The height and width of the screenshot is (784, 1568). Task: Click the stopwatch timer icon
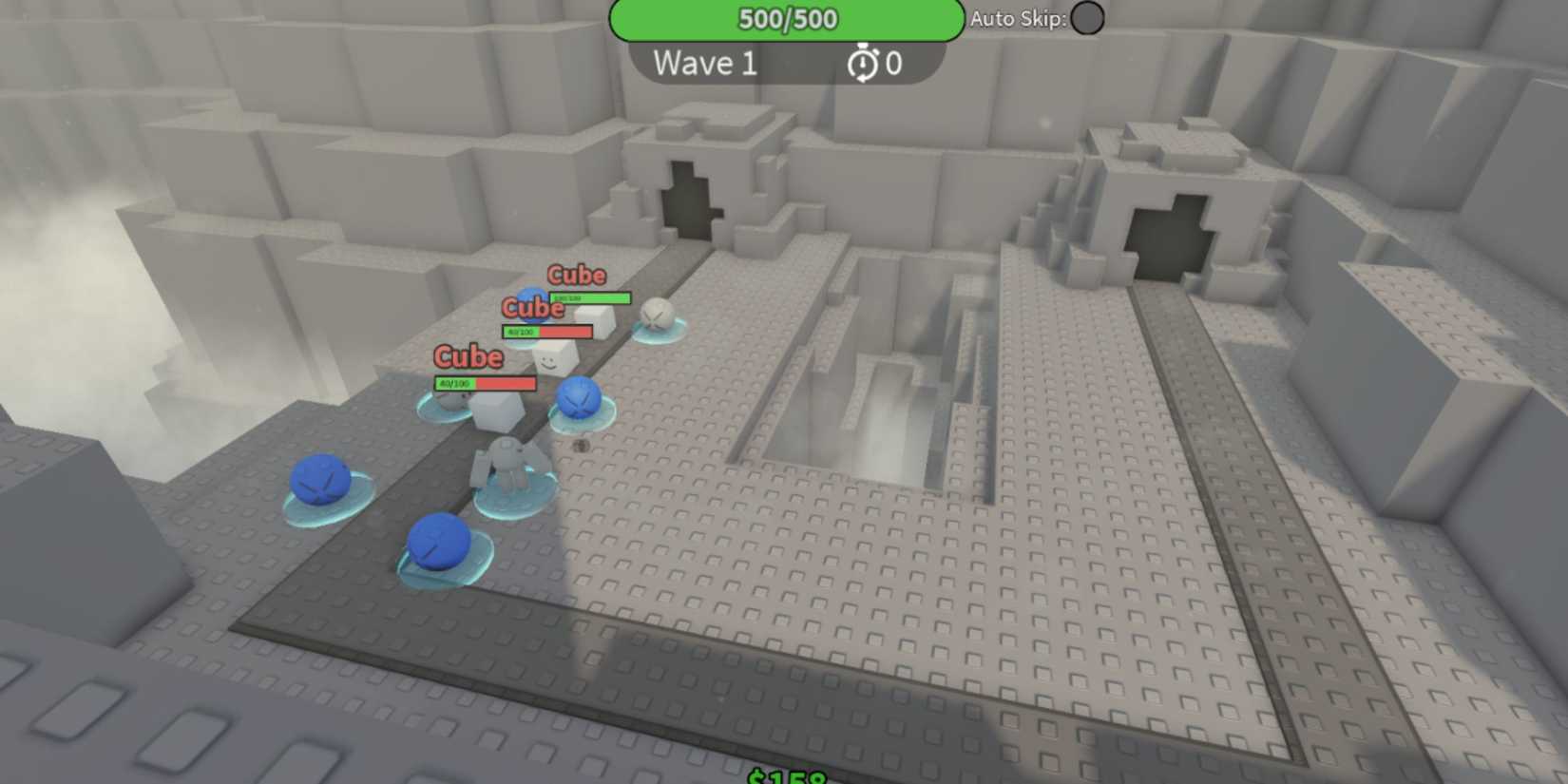pos(860,64)
